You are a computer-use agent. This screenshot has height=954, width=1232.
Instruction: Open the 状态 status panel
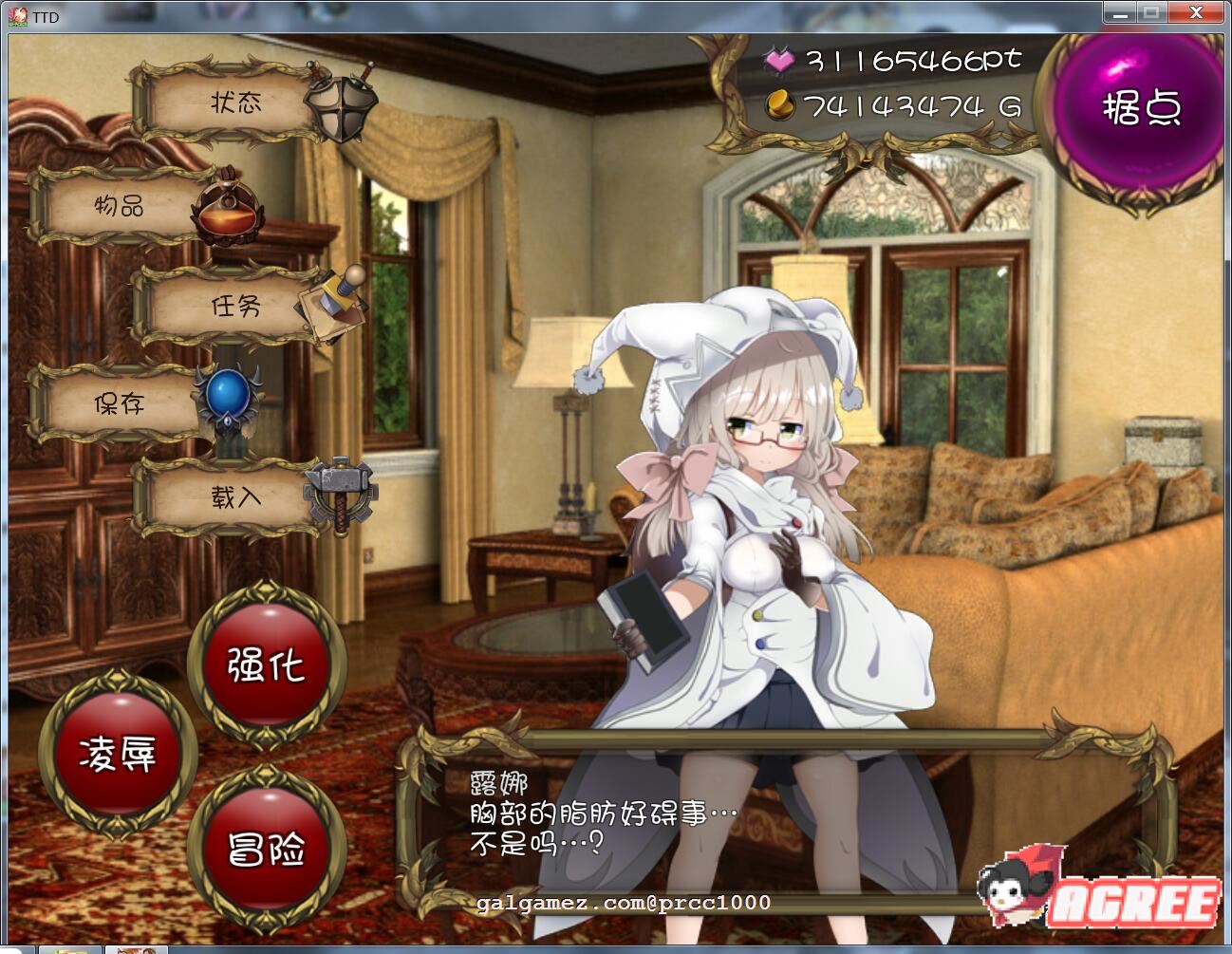pos(235,103)
